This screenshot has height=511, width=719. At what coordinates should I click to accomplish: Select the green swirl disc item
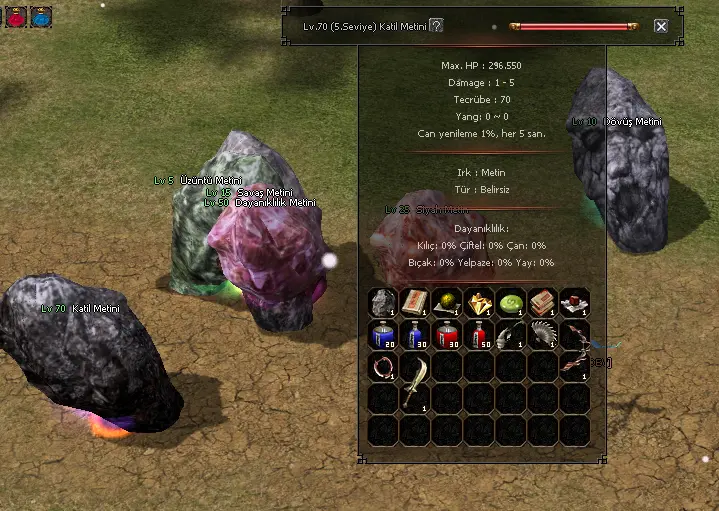point(511,302)
